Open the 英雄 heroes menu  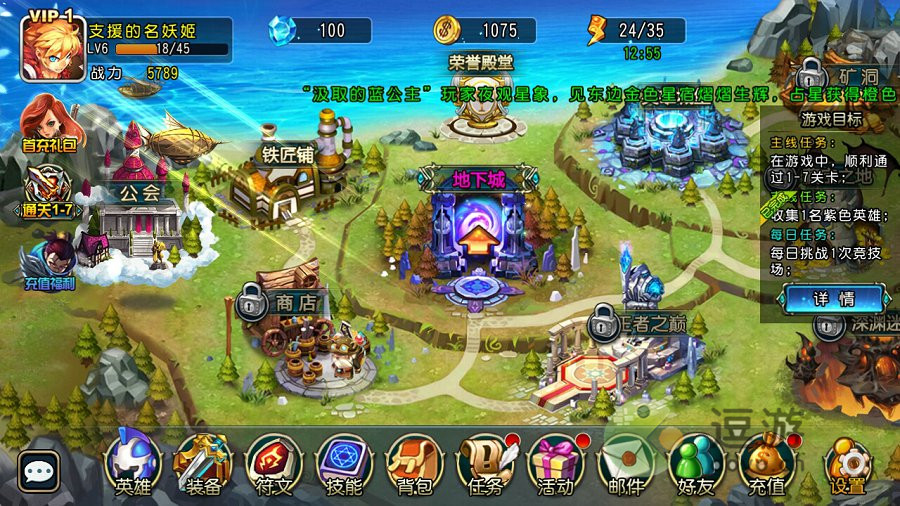click(x=133, y=463)
